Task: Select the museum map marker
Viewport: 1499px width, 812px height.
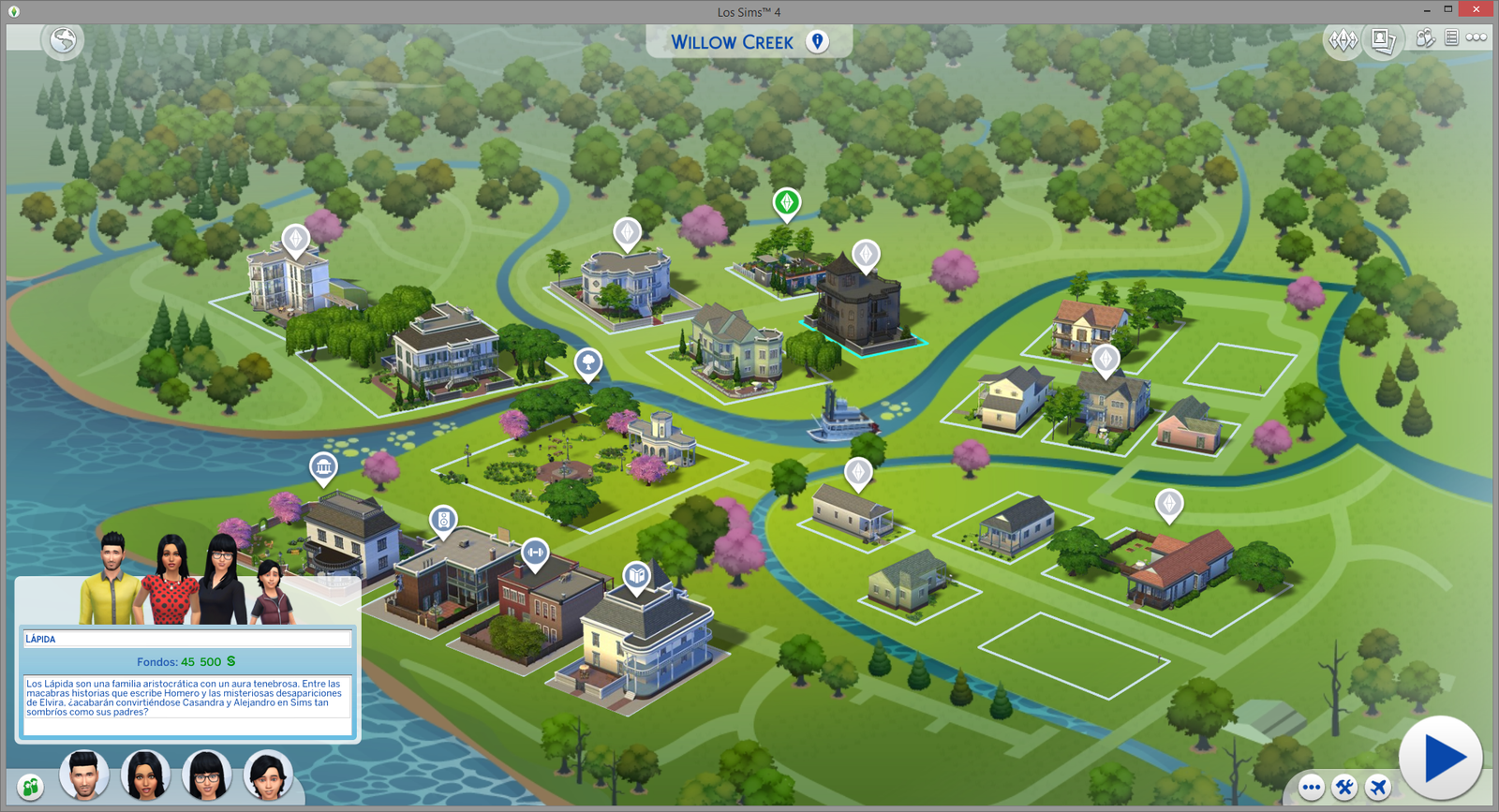Action: [x=323, y=466]
